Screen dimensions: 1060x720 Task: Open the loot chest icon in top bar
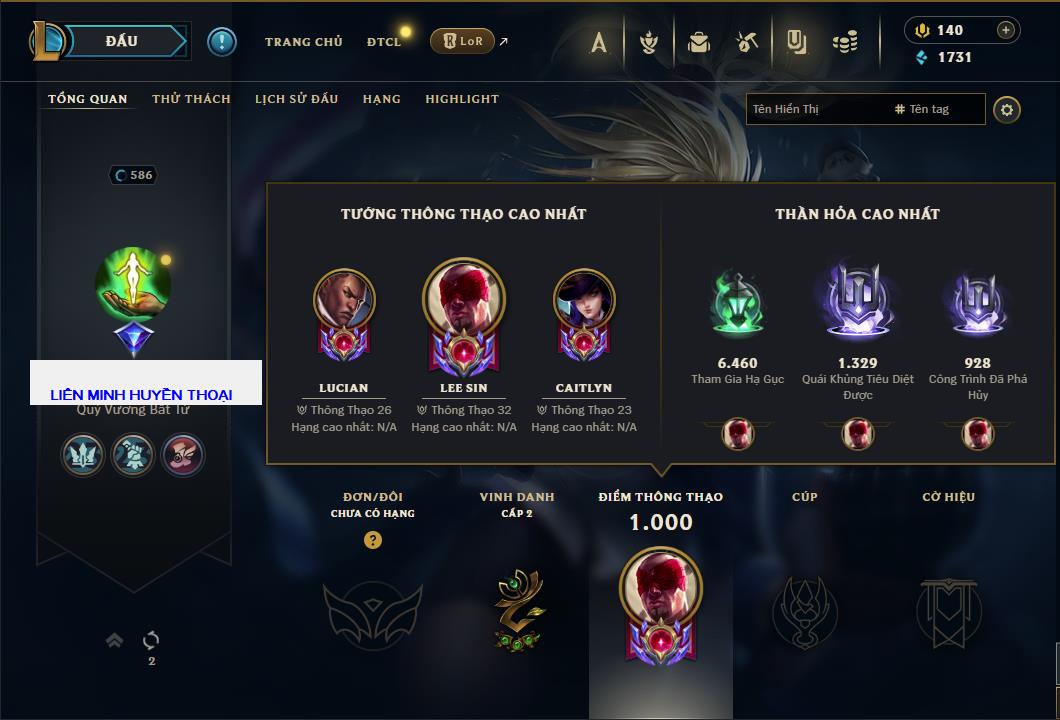[x=698, y=42]
